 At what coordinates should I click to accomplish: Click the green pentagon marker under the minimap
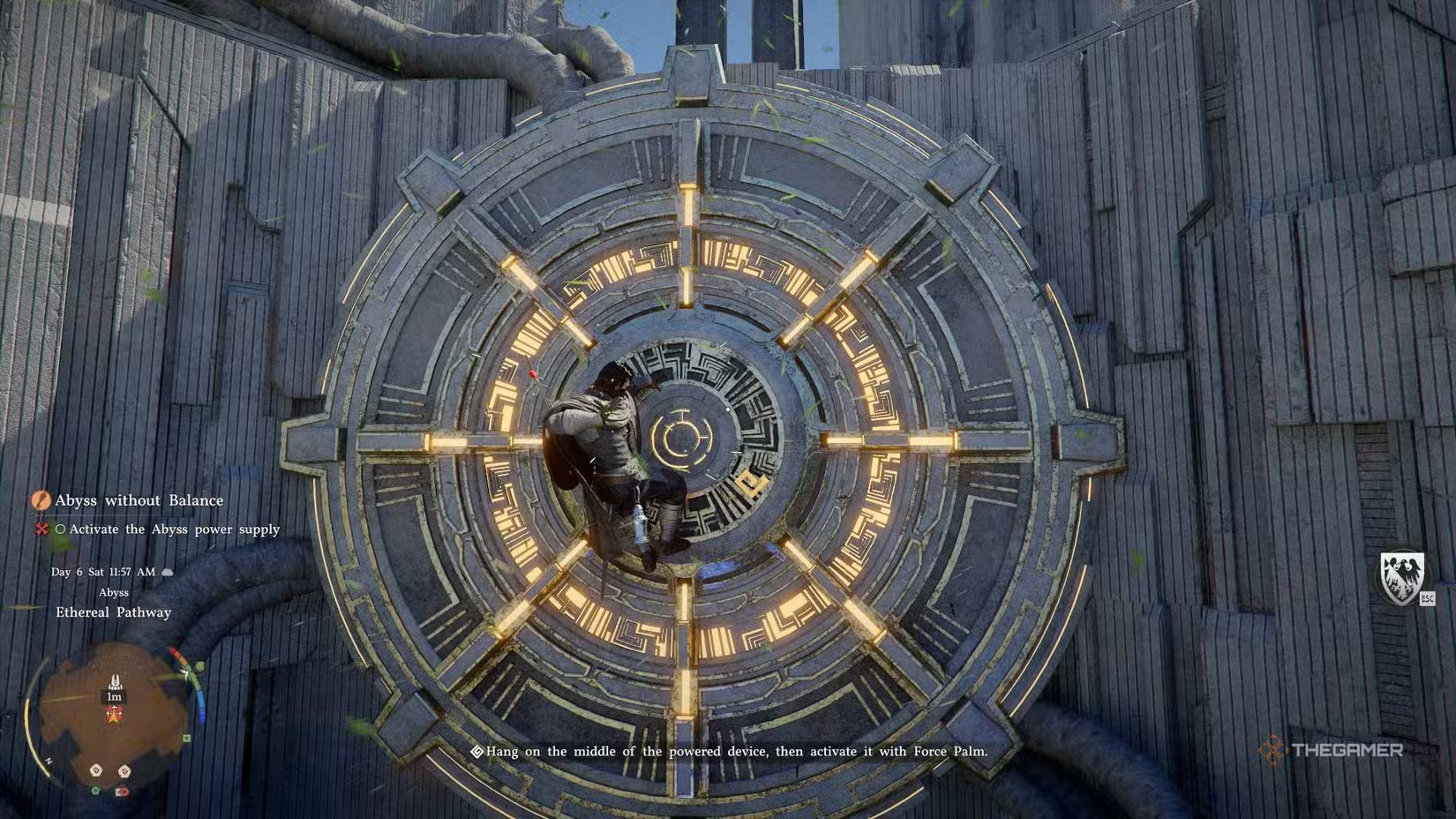click(95, 790)
